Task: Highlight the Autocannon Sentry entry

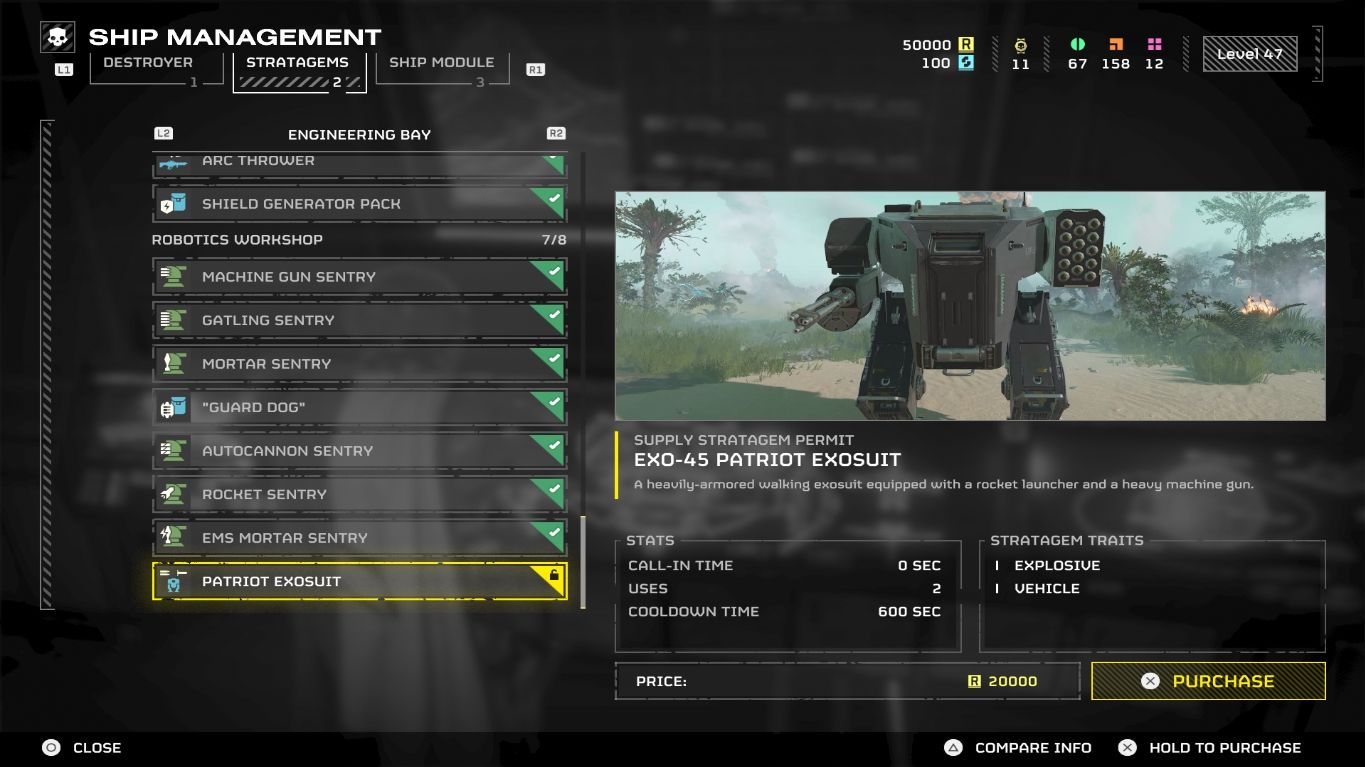Action: click(x=359, y=451)
